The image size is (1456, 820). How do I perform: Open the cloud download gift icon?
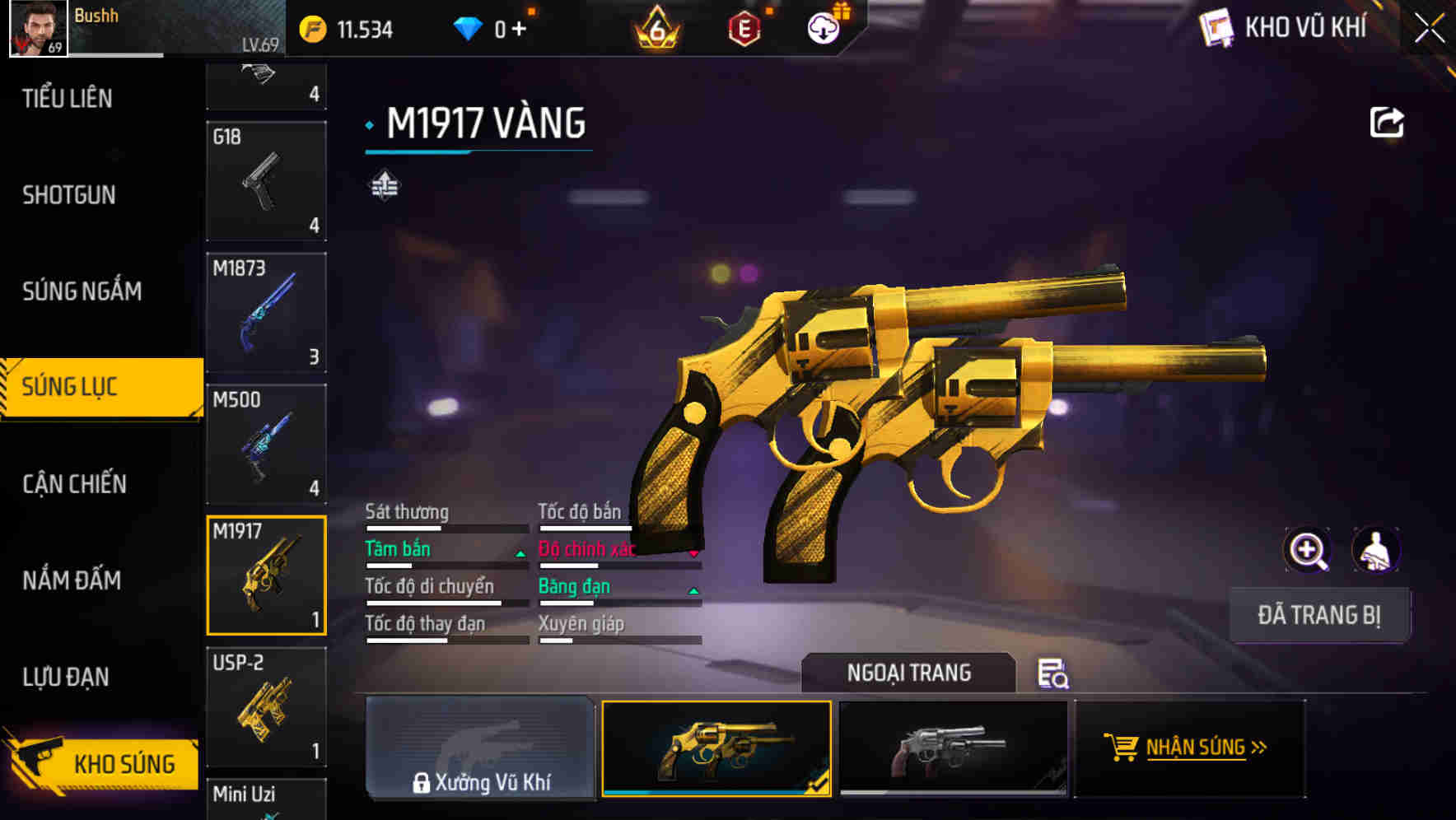(x=823, y=27)
